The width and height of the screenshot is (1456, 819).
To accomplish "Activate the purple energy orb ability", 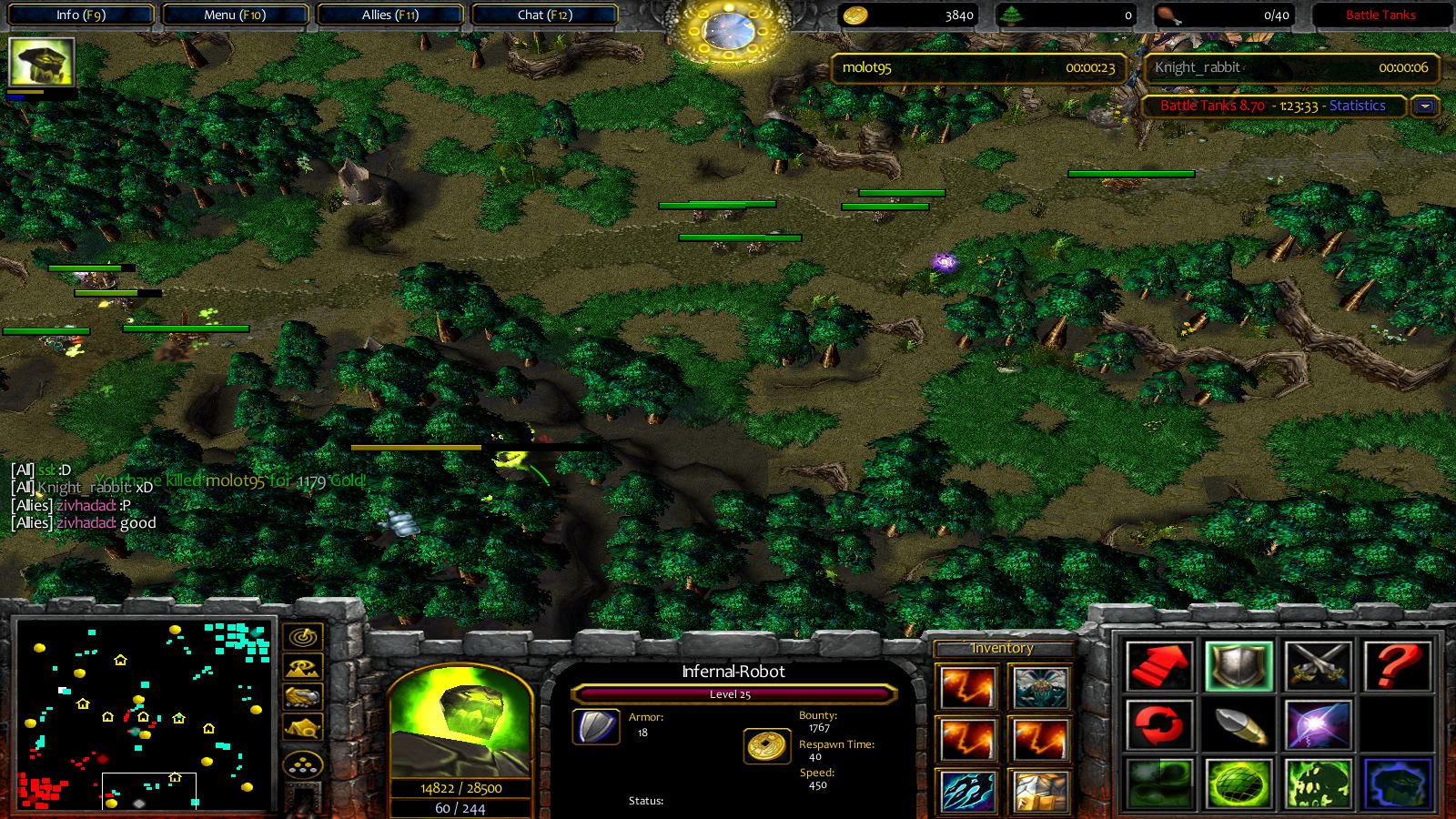I will 1318,725.
